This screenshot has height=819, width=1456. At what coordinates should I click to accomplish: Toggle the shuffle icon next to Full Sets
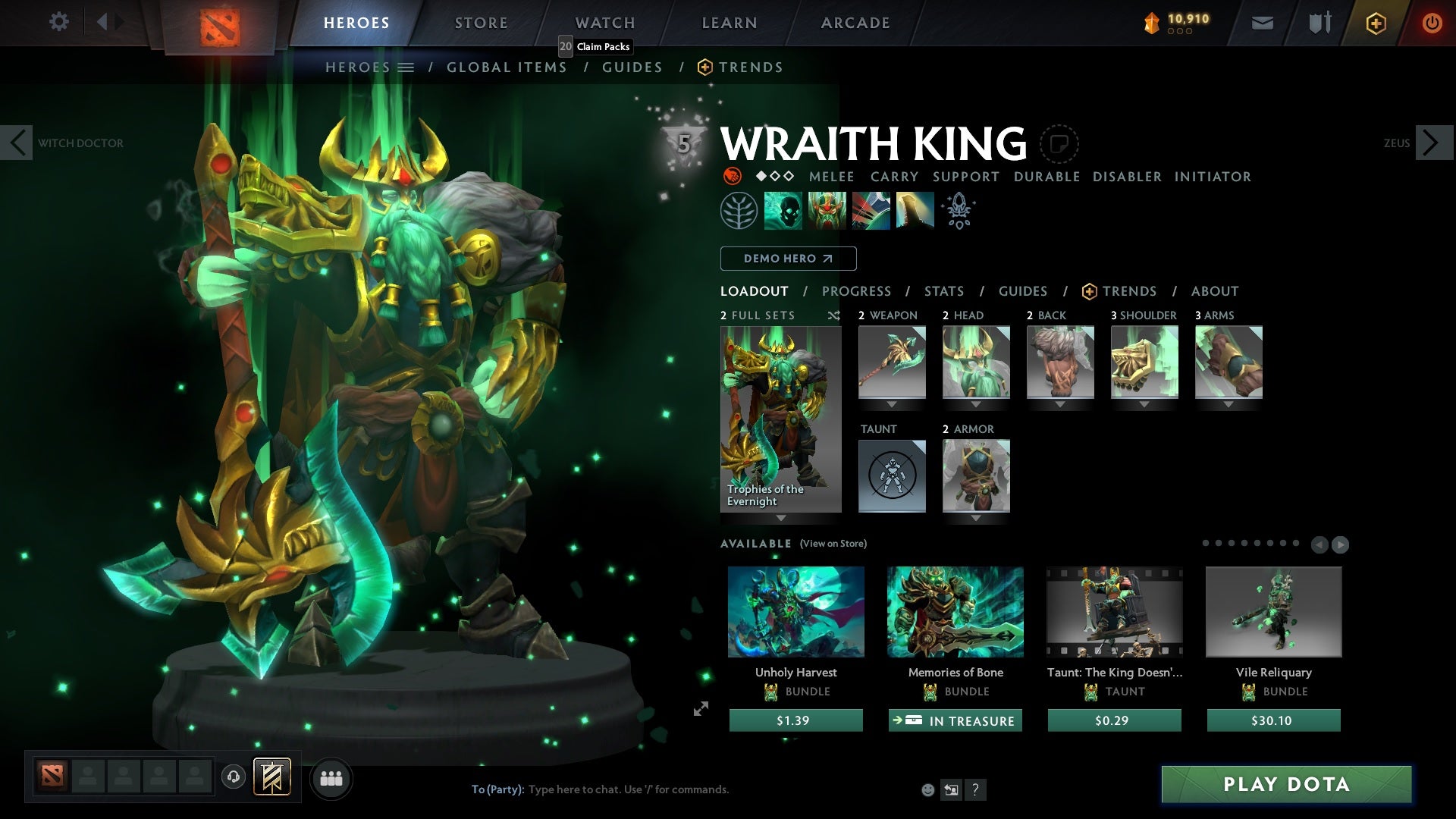coord(834,316)
